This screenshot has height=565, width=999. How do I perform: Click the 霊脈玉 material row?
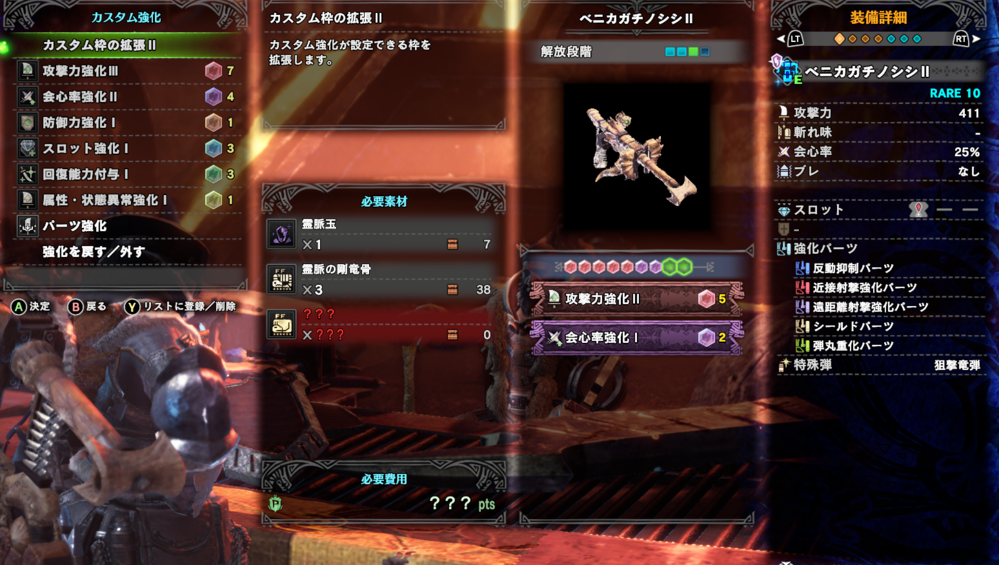point(384,235)
